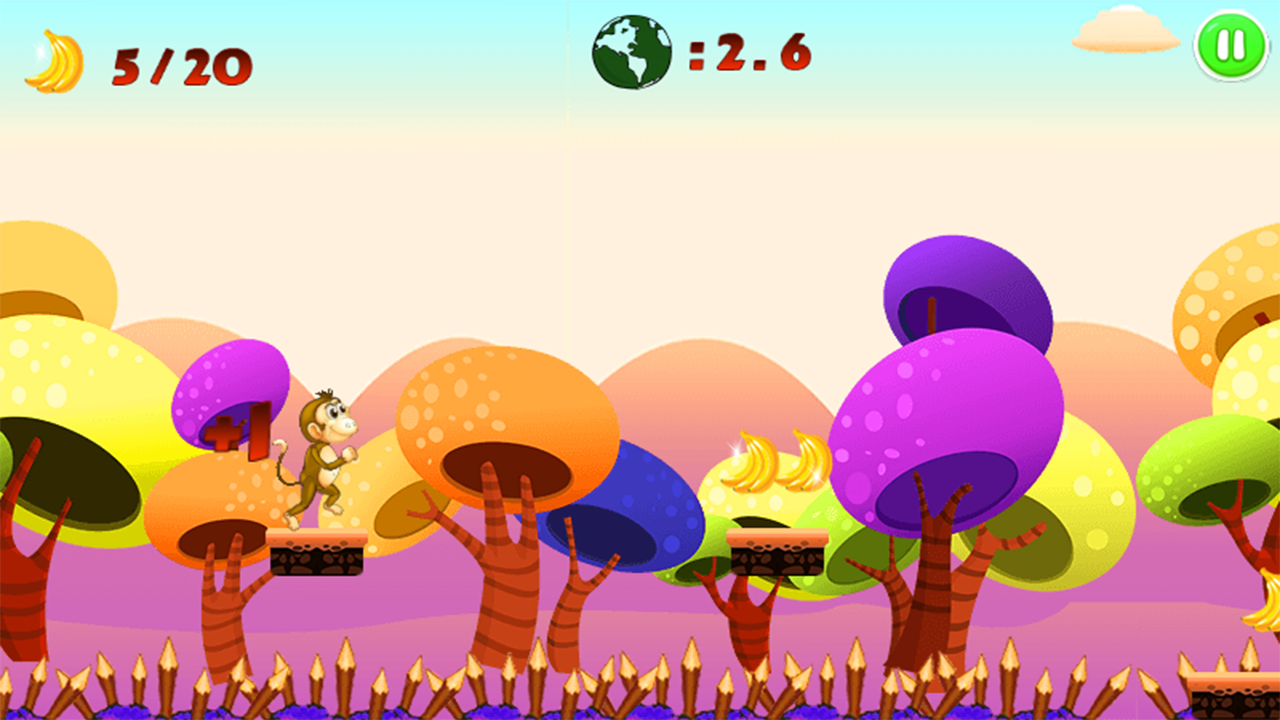Tap the spikes at the bottom of screen

point(640,680)
